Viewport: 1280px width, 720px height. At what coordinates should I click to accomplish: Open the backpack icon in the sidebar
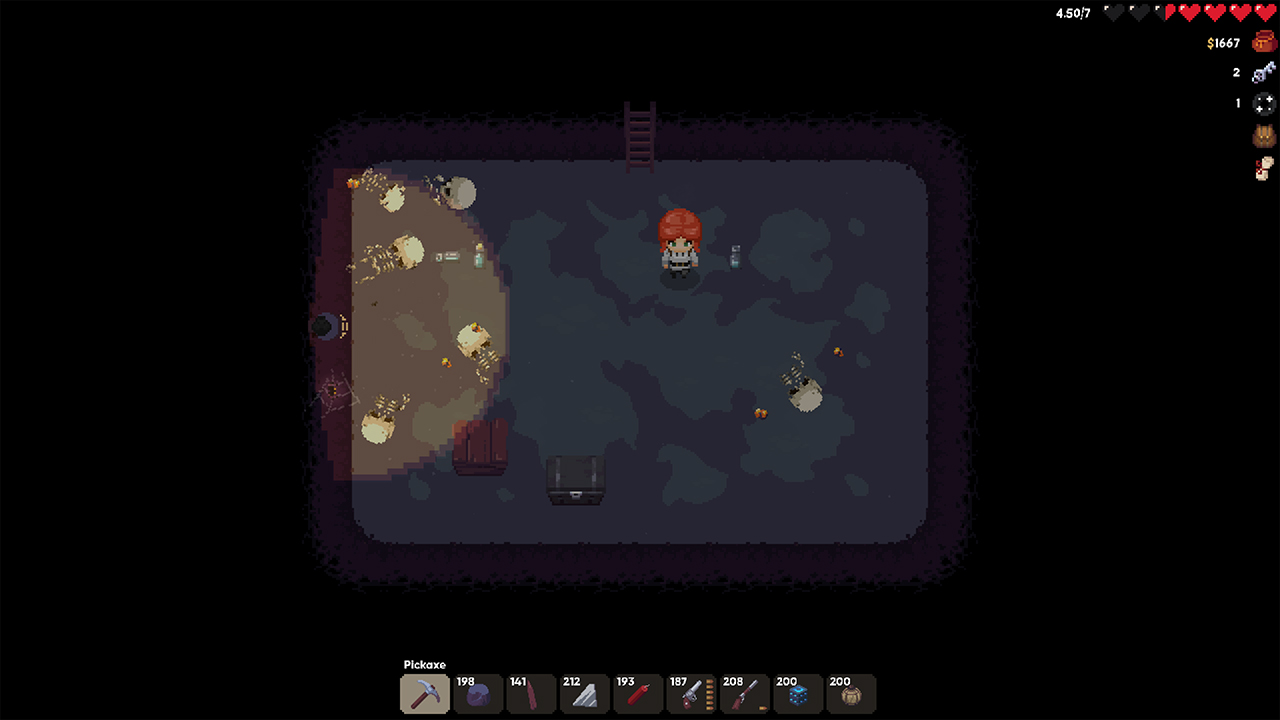[x=1263, y=136]
